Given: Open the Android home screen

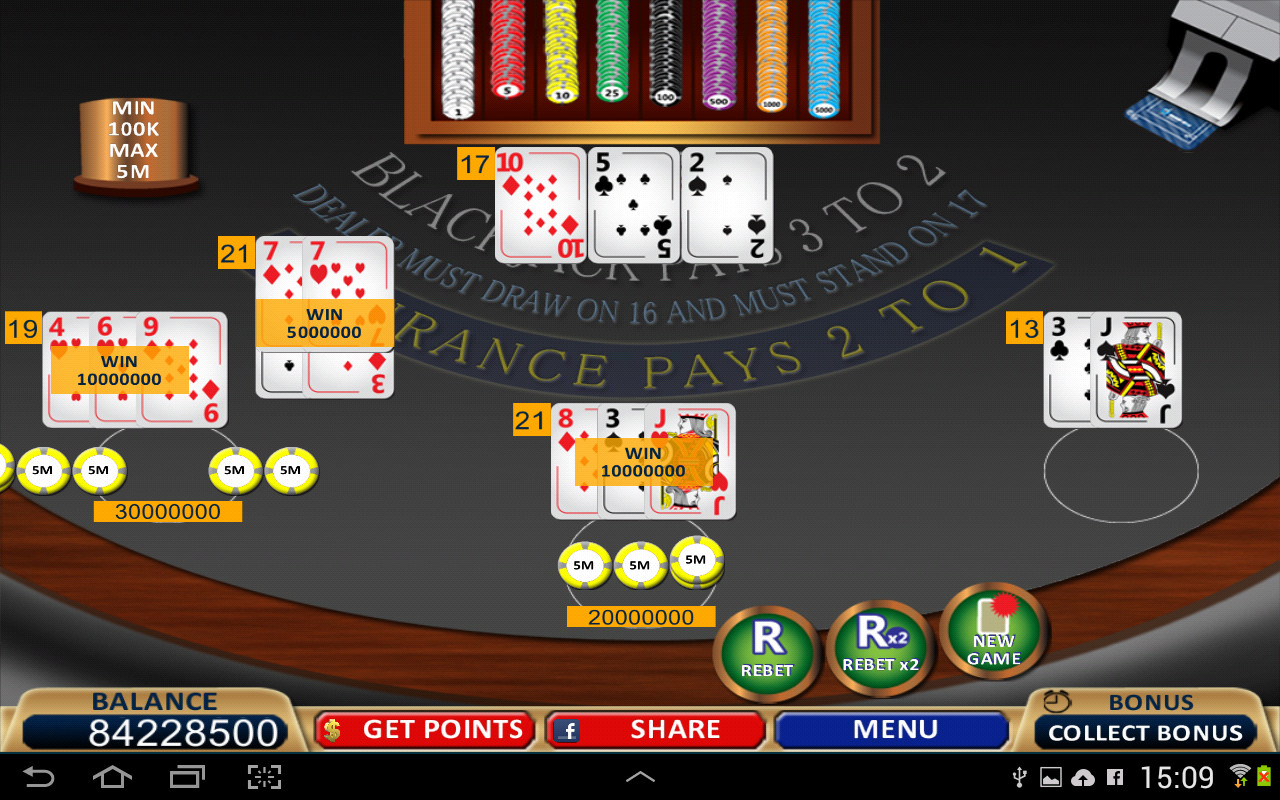Looking at the screenshot, I should click(112, 777).
